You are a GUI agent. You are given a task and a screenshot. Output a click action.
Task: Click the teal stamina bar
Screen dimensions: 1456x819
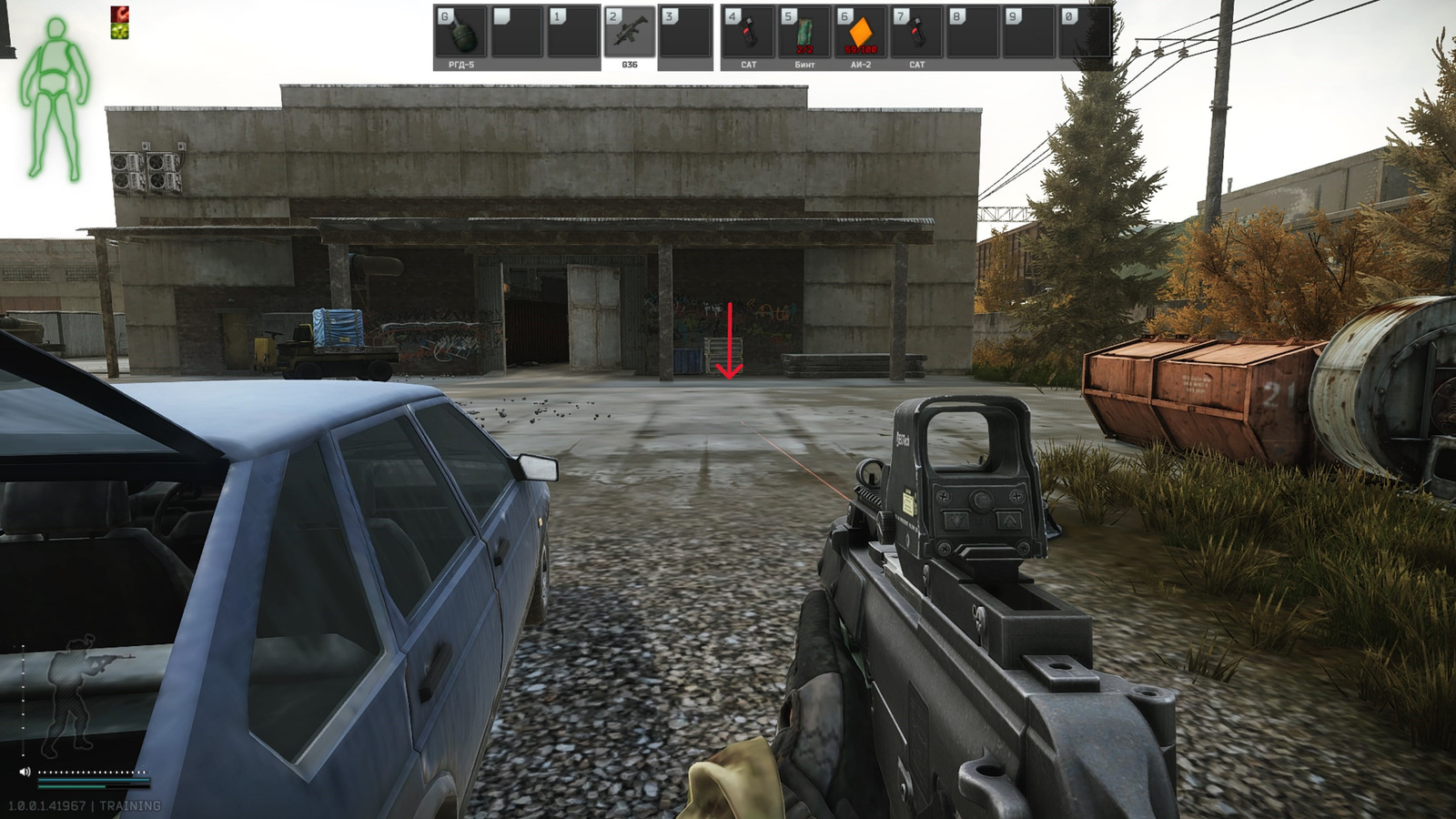tap(96, 778)
